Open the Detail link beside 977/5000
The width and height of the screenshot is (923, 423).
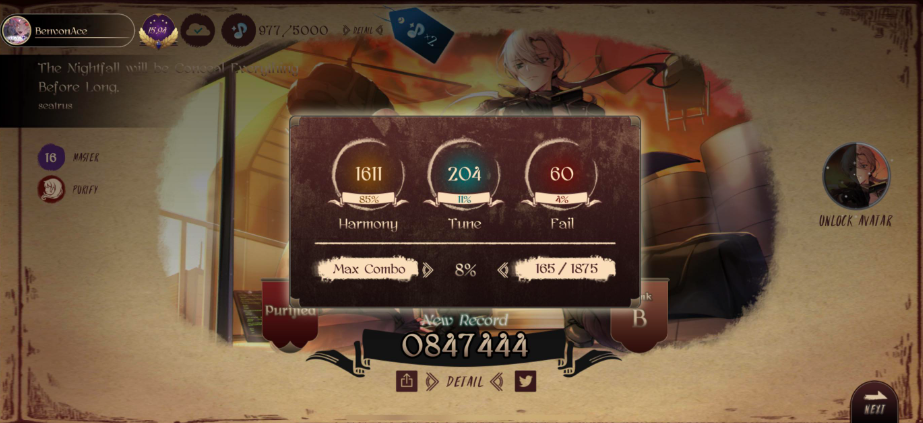click(x=363, y=30)
